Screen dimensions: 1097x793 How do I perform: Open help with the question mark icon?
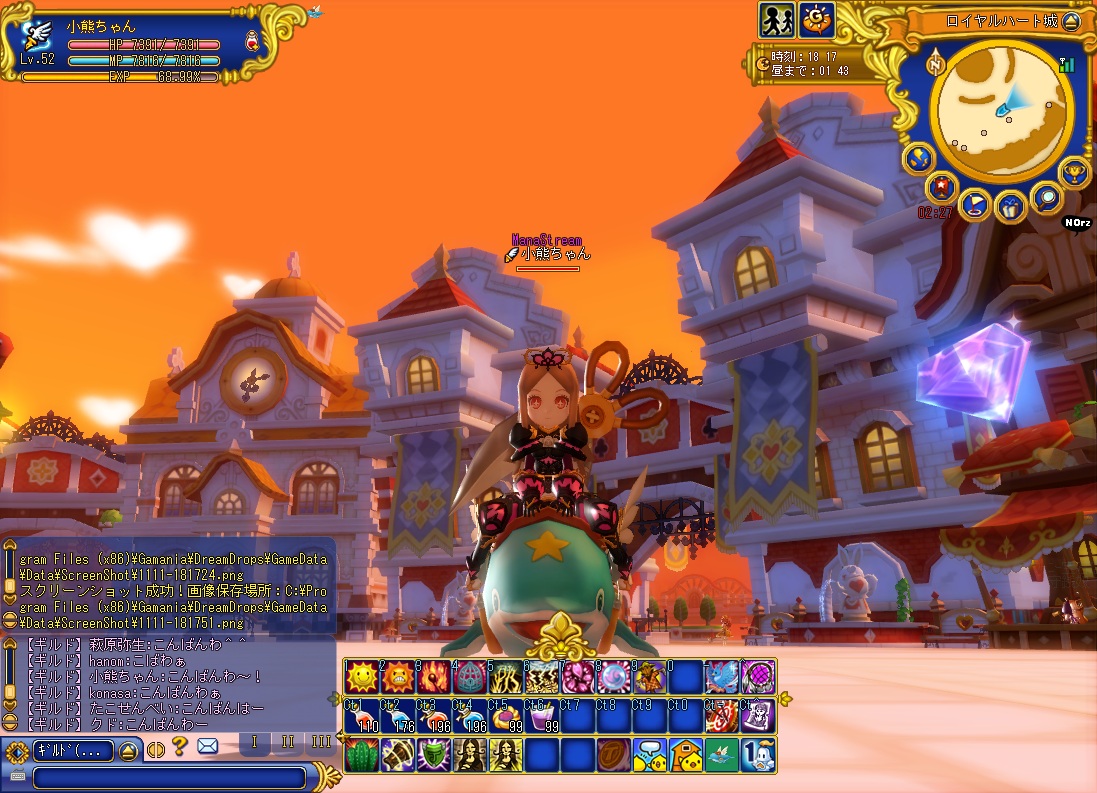click(180, 746)
